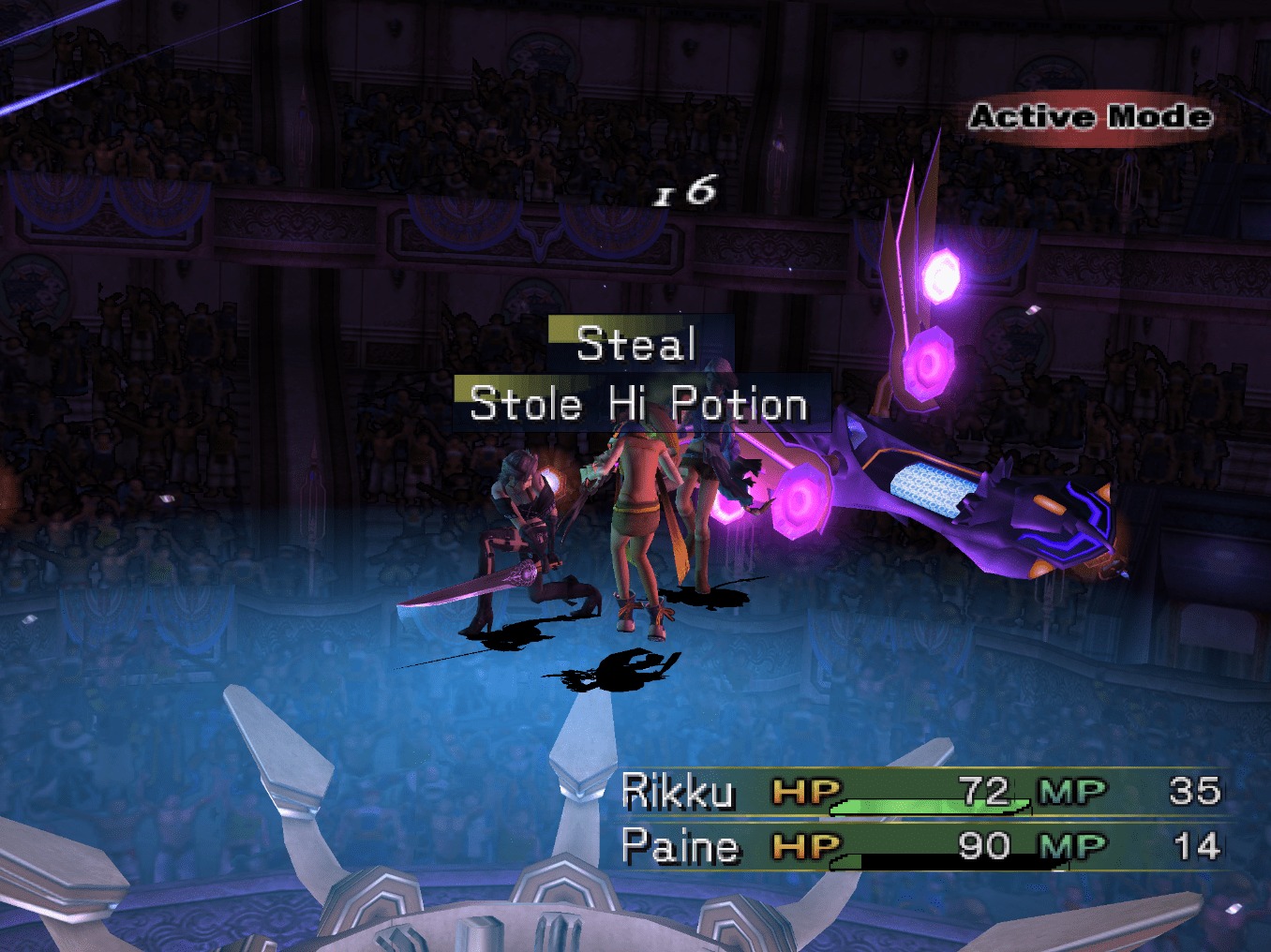Select Paine's name in the party list
Screen dimensions: 1271x952
[x=680, y=847]
